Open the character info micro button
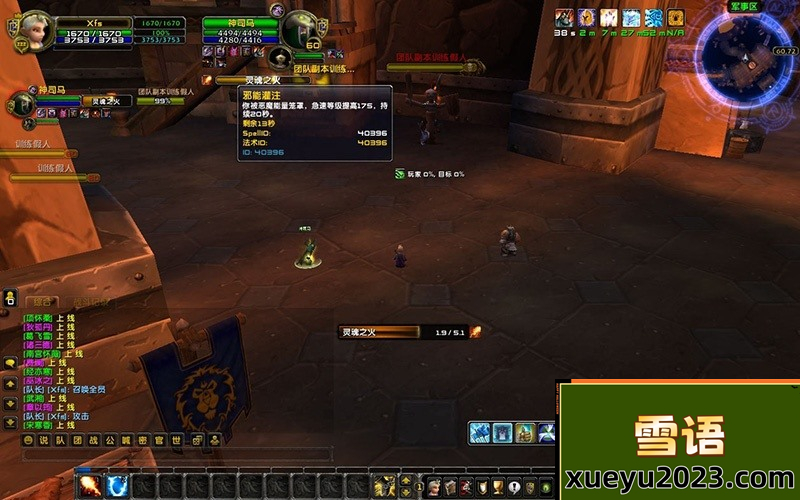 [434, 488]
